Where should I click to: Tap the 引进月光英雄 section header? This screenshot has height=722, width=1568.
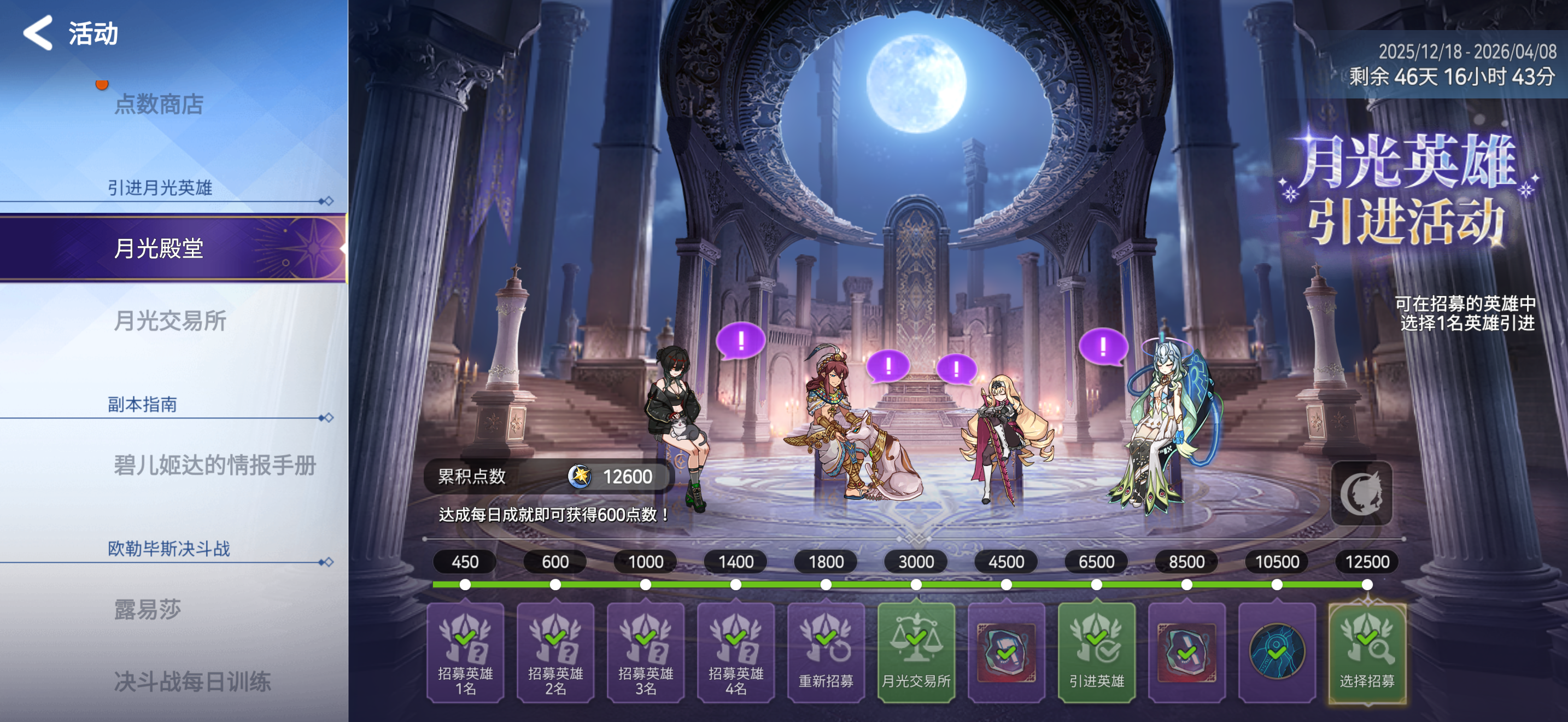pyautogui.click(x=160, y=188)
